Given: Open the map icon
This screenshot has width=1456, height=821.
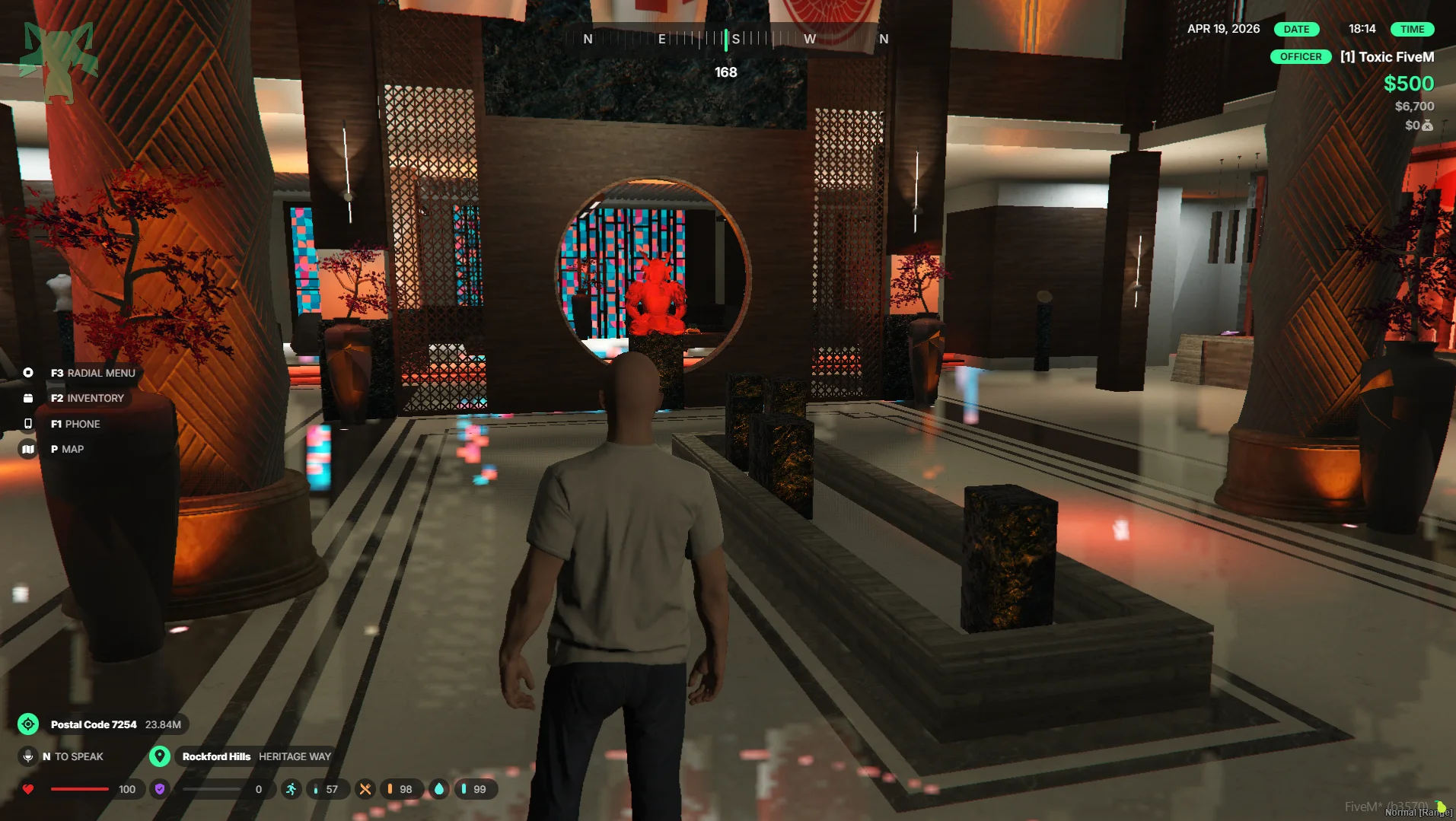Looking at the screenshot, I should pos(28,449).
